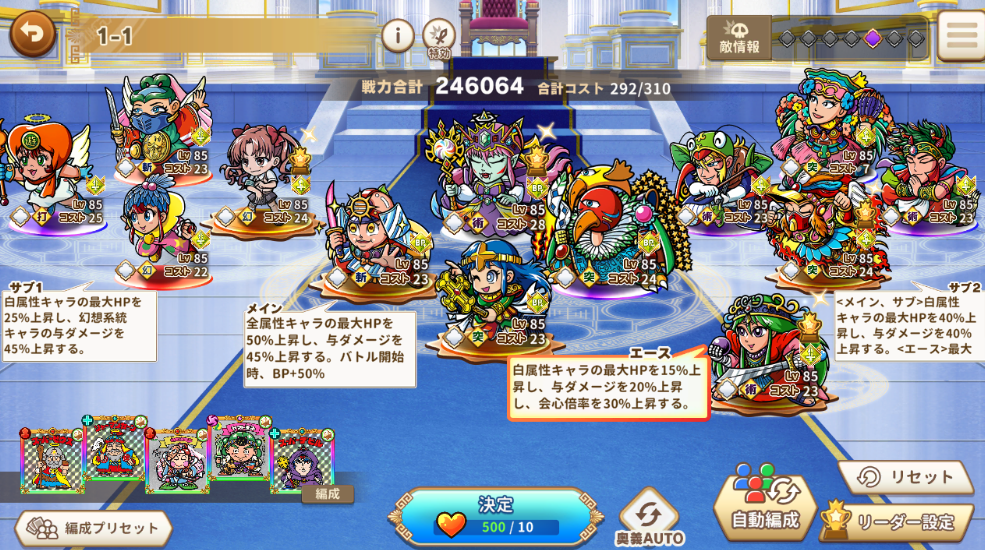
Task: Select the スーパーデビル sticker card
Action: pos(300,463)
